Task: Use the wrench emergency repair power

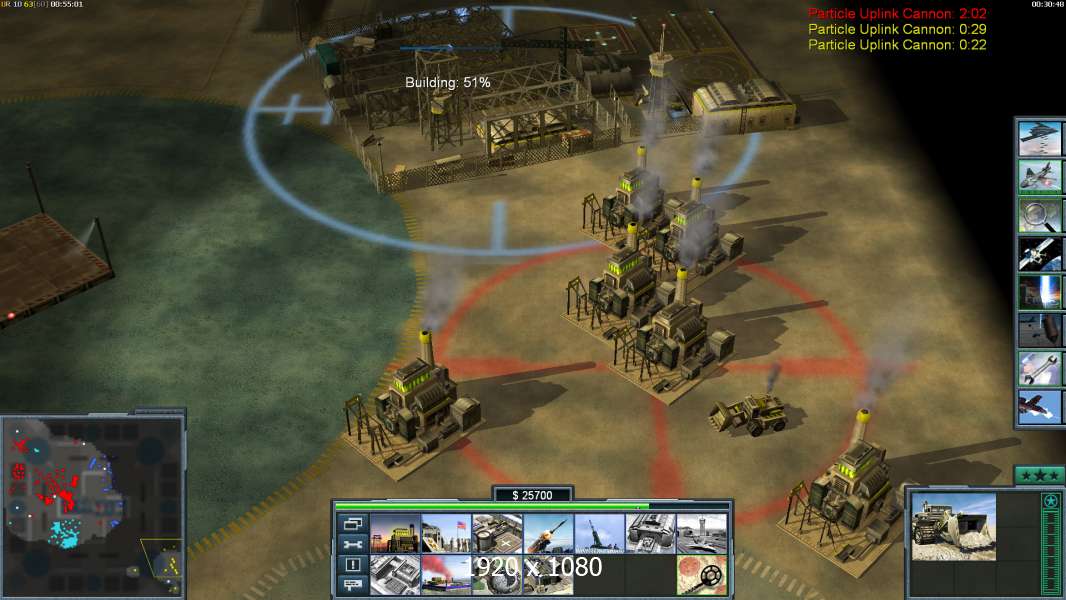Action: (x=1039, y=369)
